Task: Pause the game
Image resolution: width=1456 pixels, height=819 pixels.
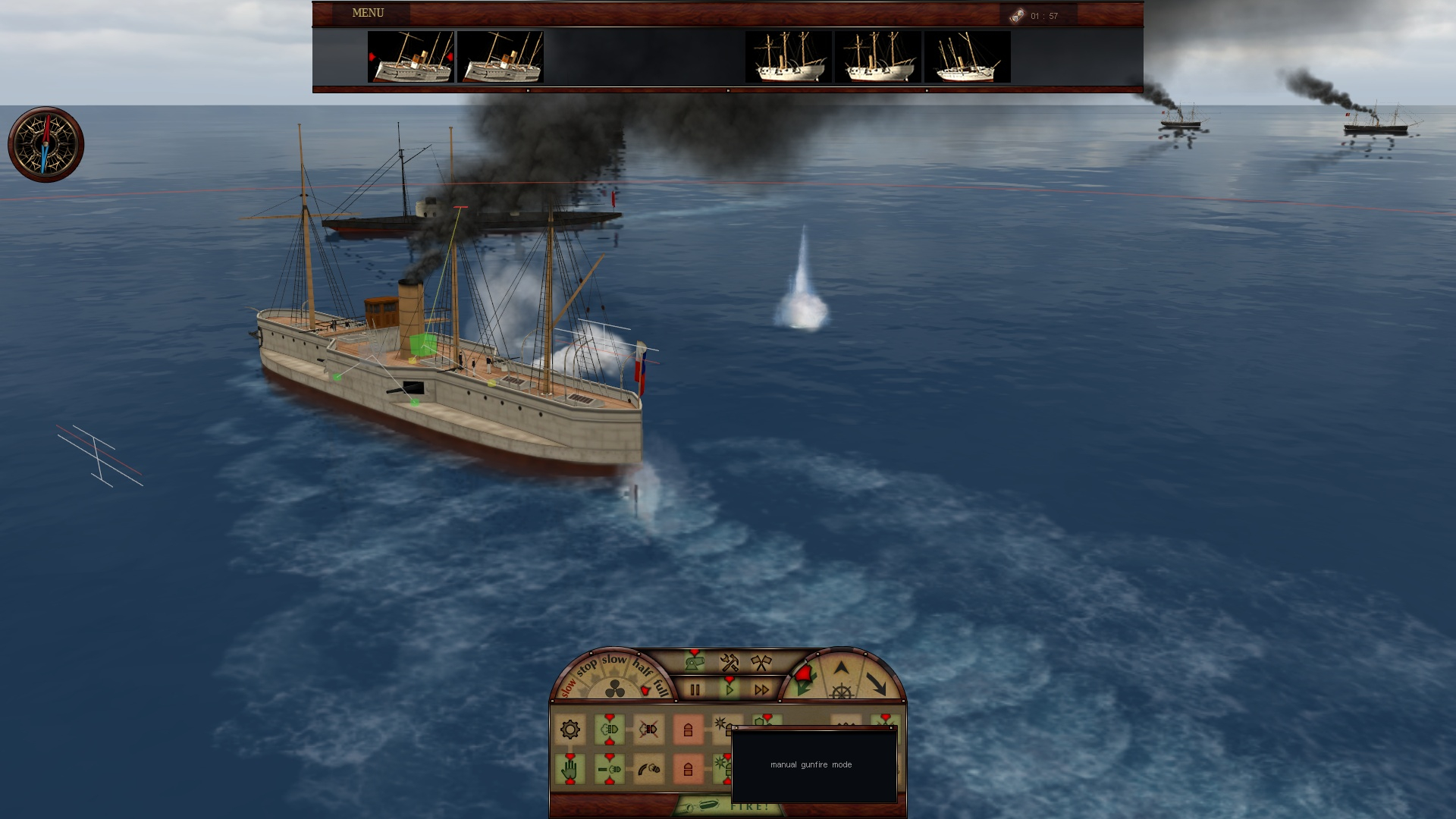Action: [695, 689]
